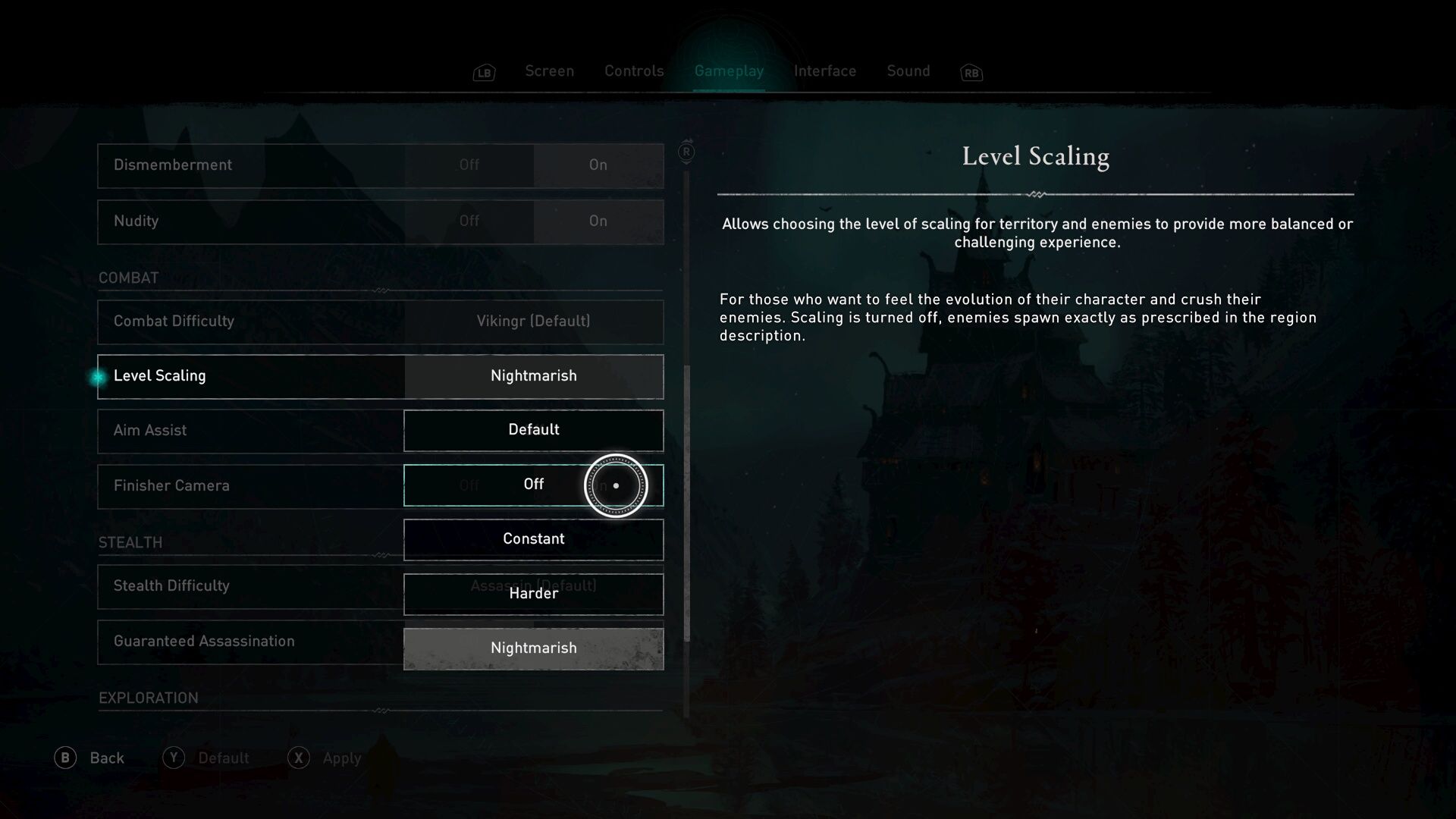1456x819 pixels.
Task: Open the Sound settings tab
Action: (x=908, y=71)
